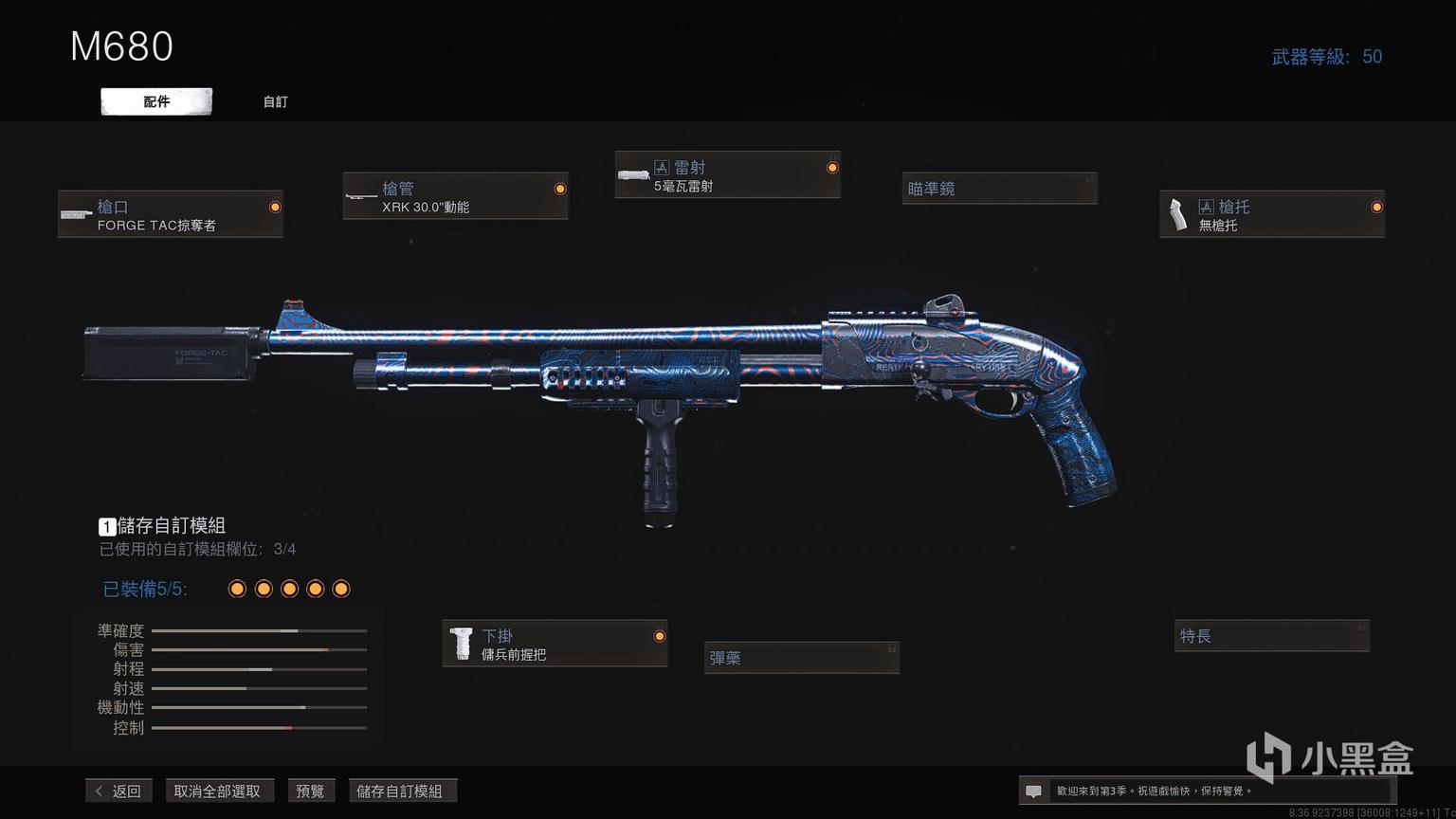
Task: Click 取消全部選取 to deselect all
Action: [x=217, y=791]
